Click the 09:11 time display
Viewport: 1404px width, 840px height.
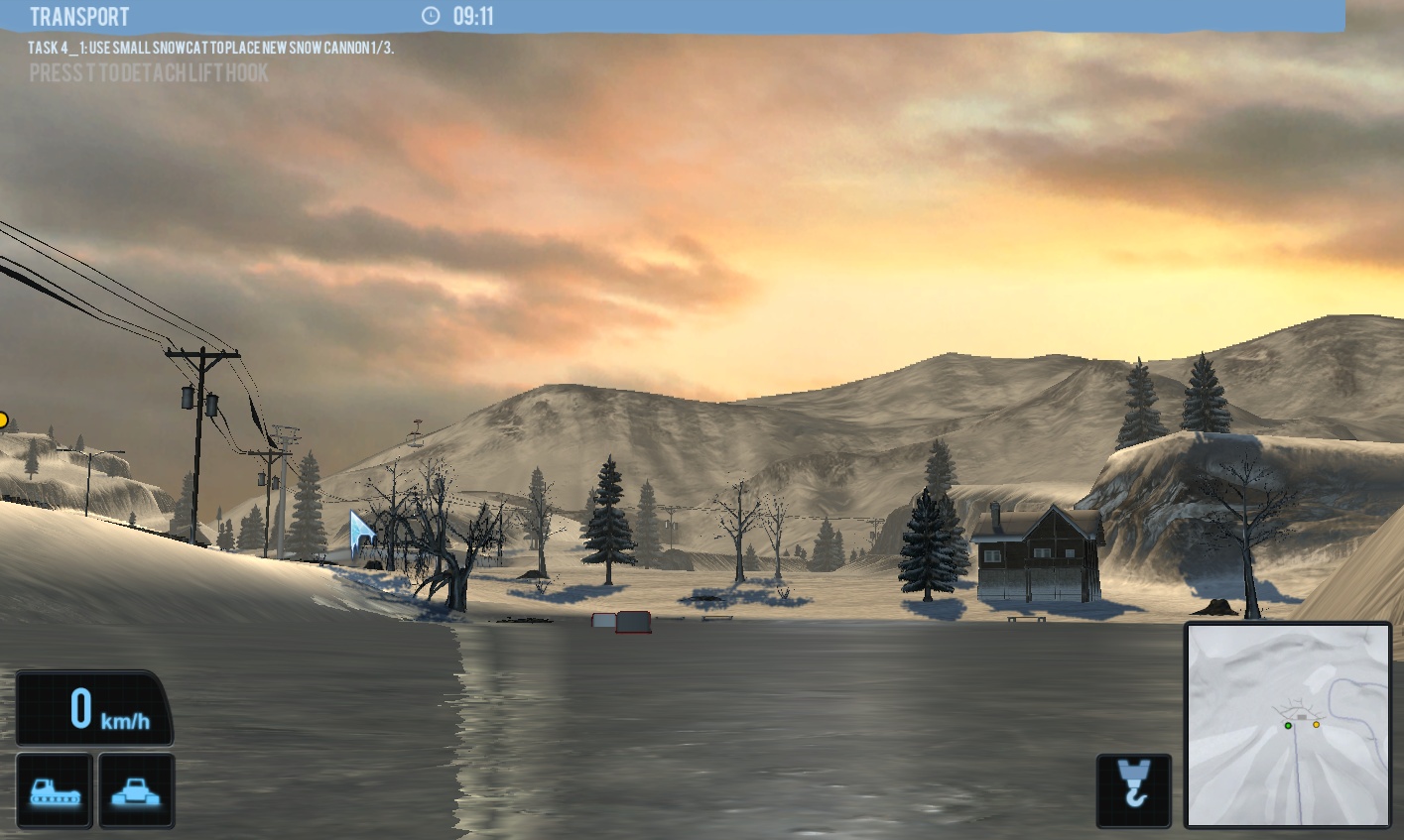pyautogui.click(x=471, y=16)
